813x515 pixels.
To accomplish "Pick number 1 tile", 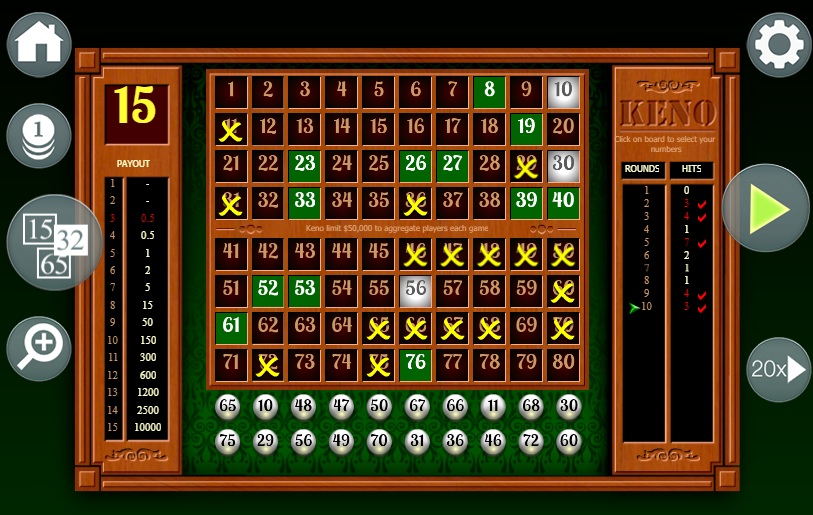I will tap(231, 91).
